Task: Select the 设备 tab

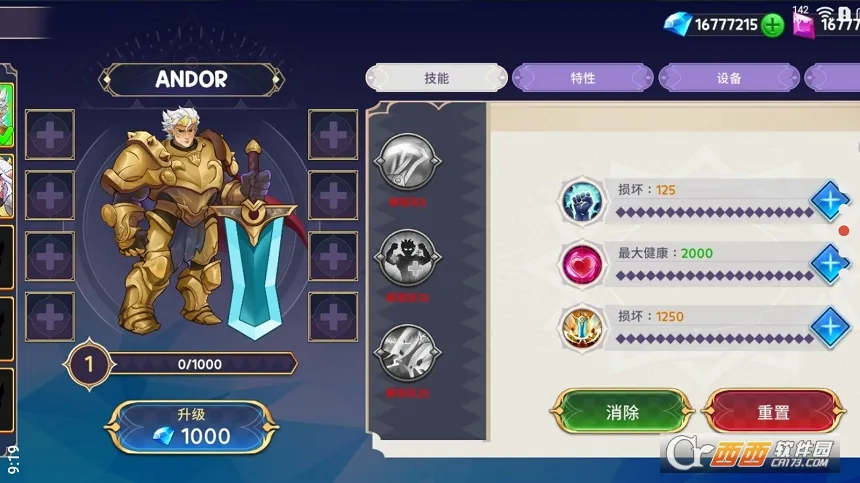Action: click(x=729, y=78)
